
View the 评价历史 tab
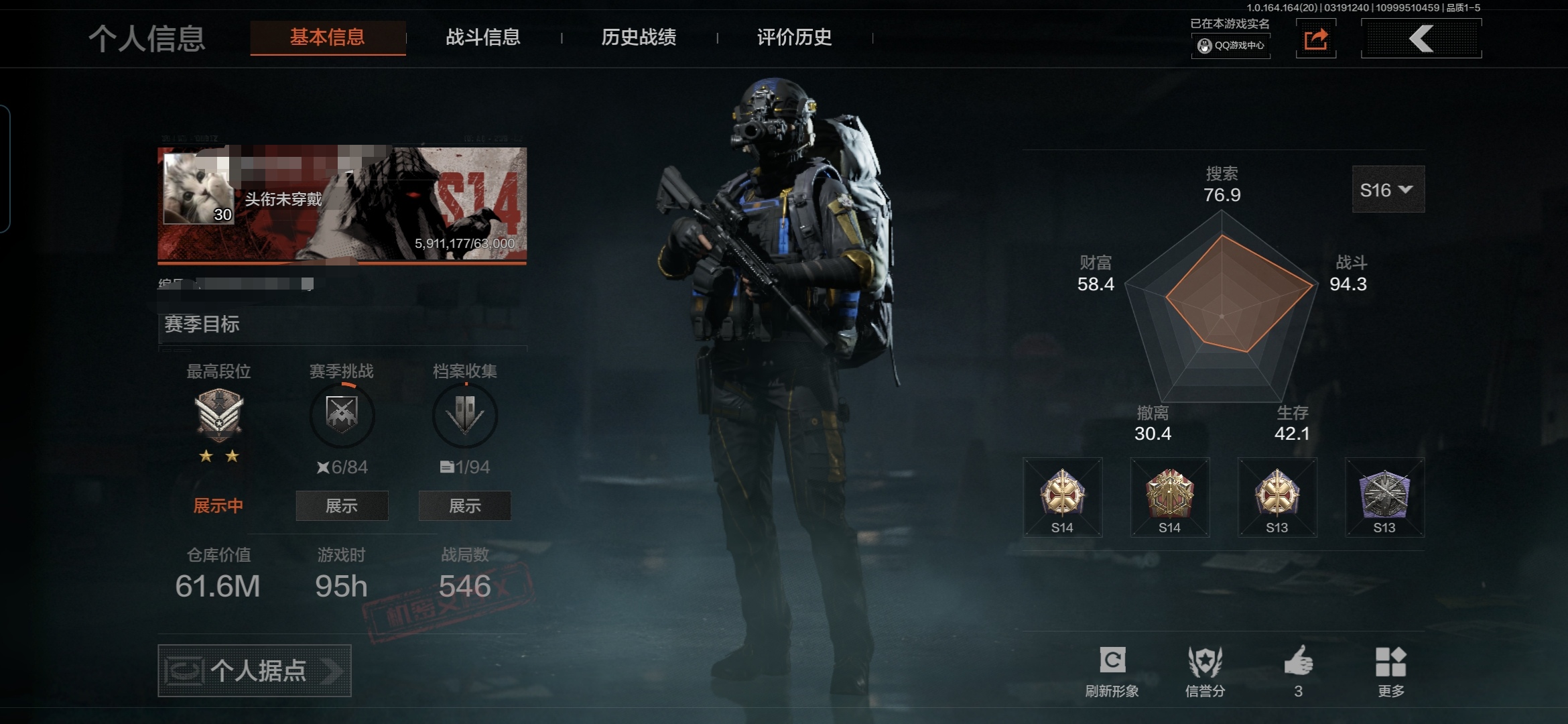pos(794,38)
